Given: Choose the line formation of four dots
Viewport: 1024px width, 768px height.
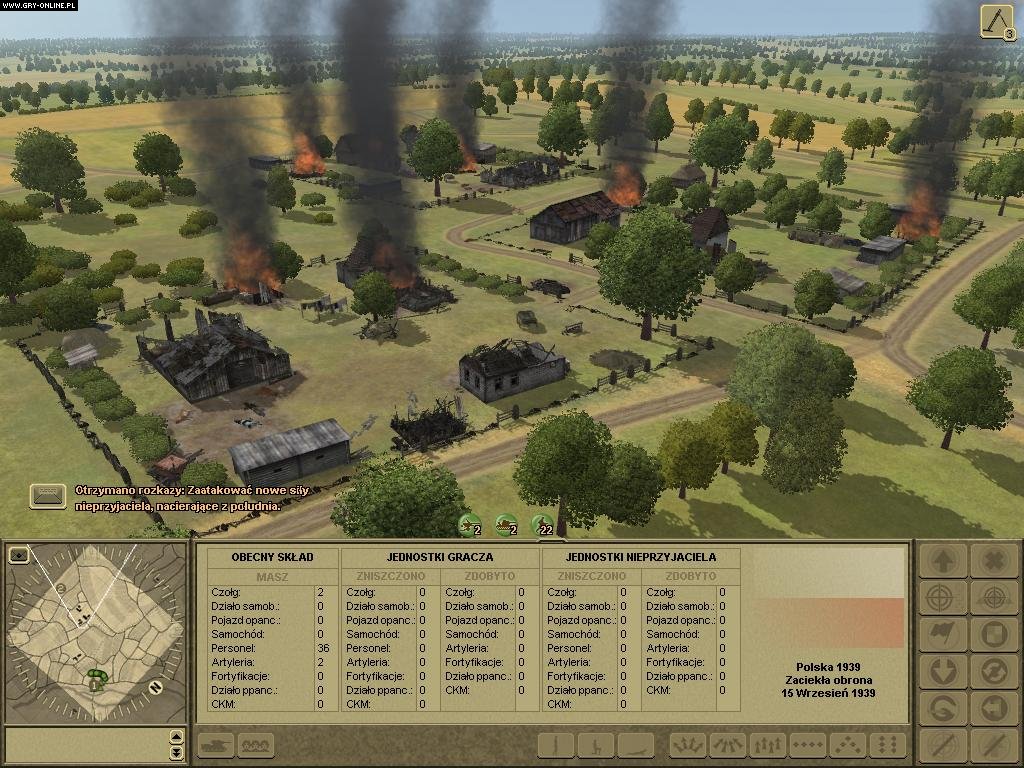Looking at the screenshot, I should (x=808, y=745).
